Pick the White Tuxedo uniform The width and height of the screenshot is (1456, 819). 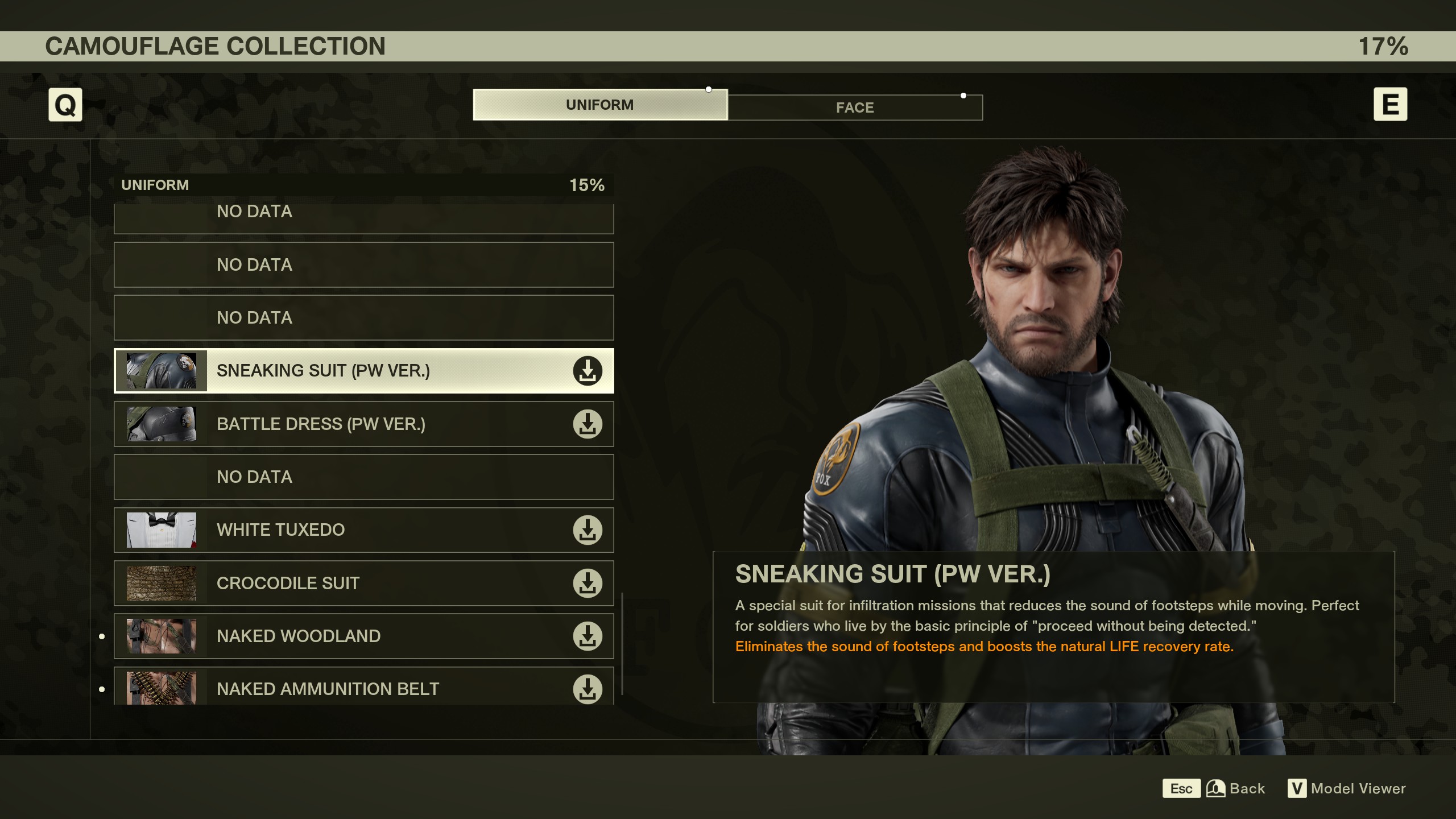pos(364,530)
